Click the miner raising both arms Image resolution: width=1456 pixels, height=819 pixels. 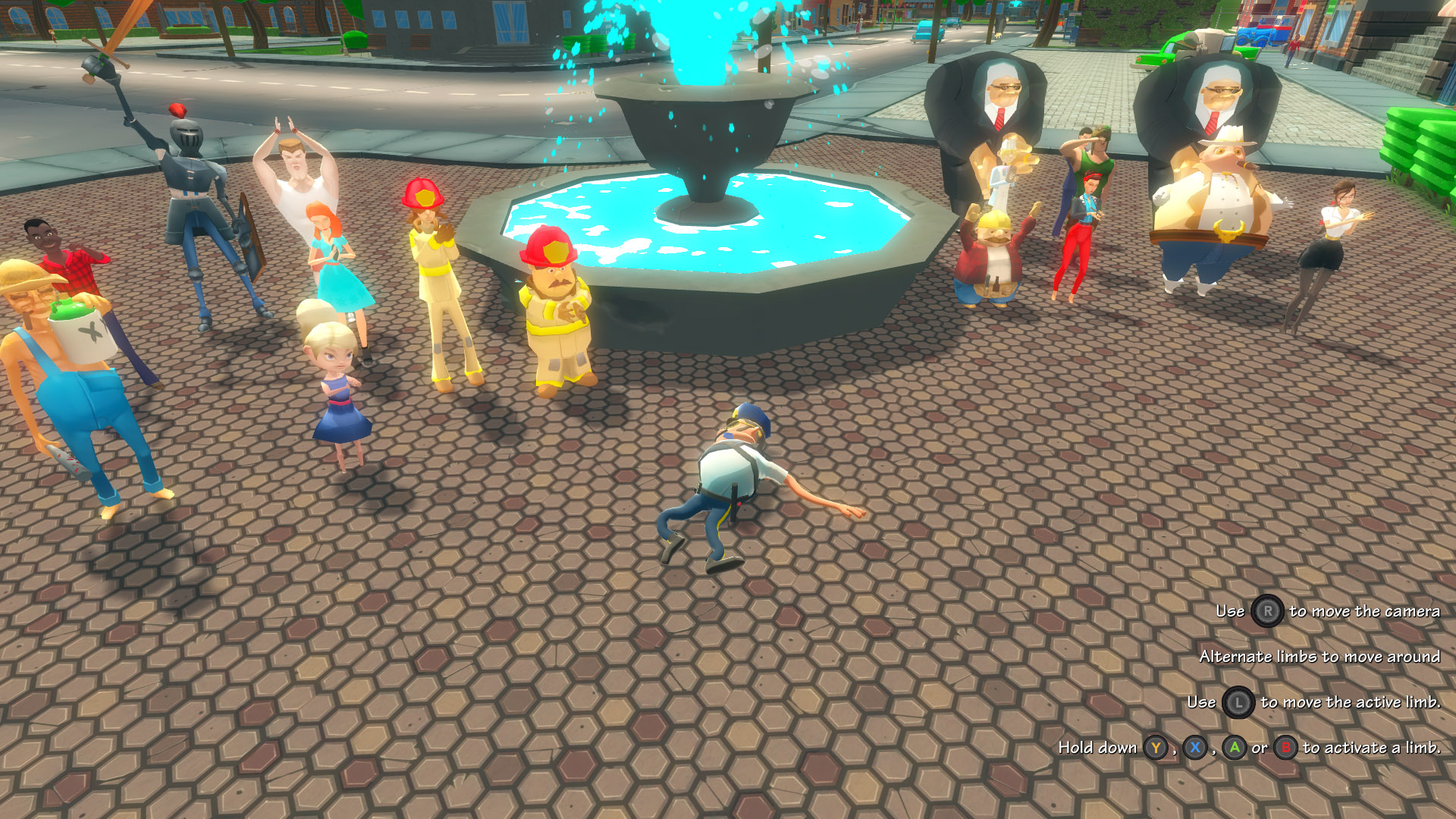click(993, 250)
